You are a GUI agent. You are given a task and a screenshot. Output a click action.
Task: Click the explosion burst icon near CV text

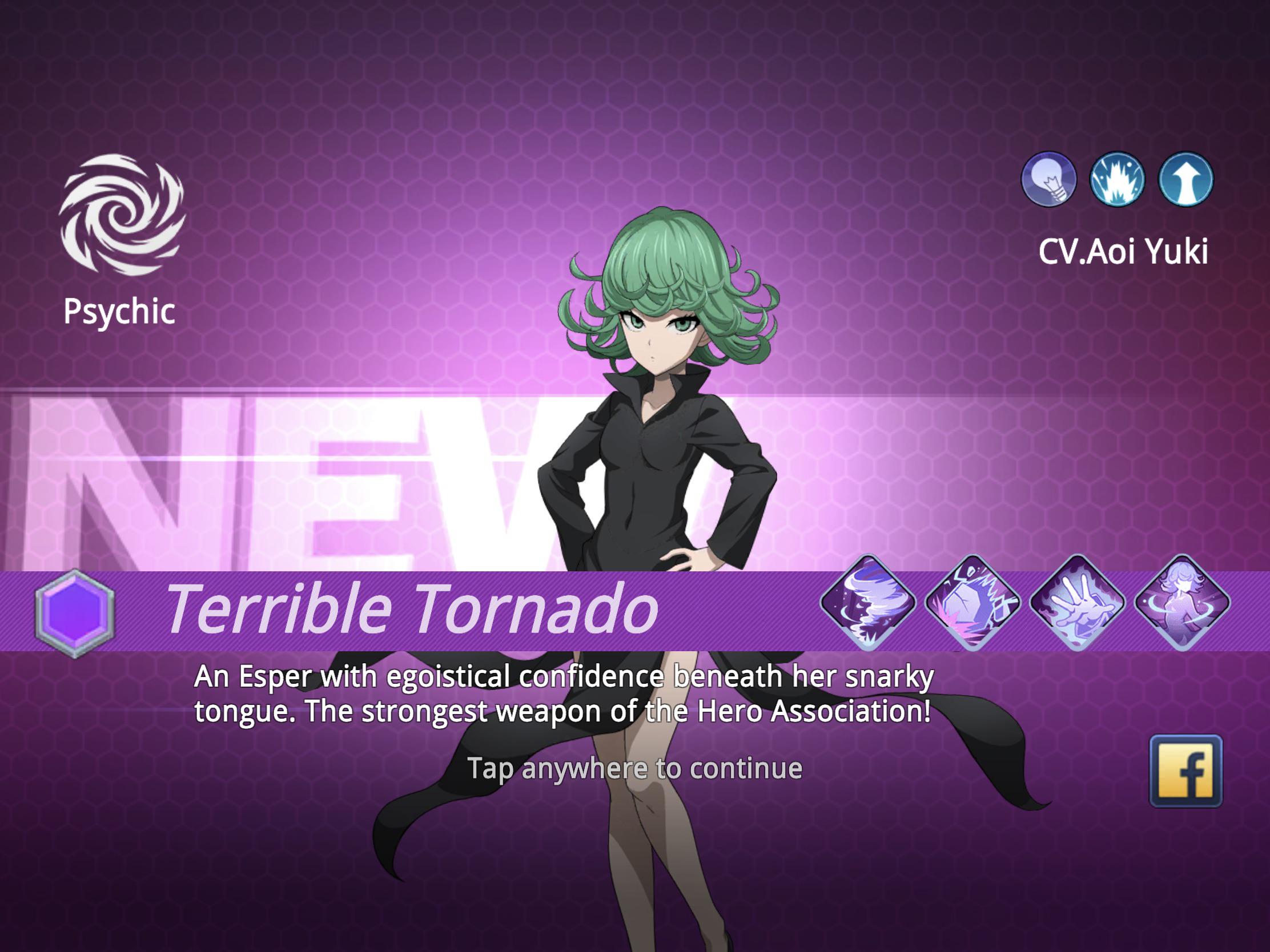[x=1119, y=180]
